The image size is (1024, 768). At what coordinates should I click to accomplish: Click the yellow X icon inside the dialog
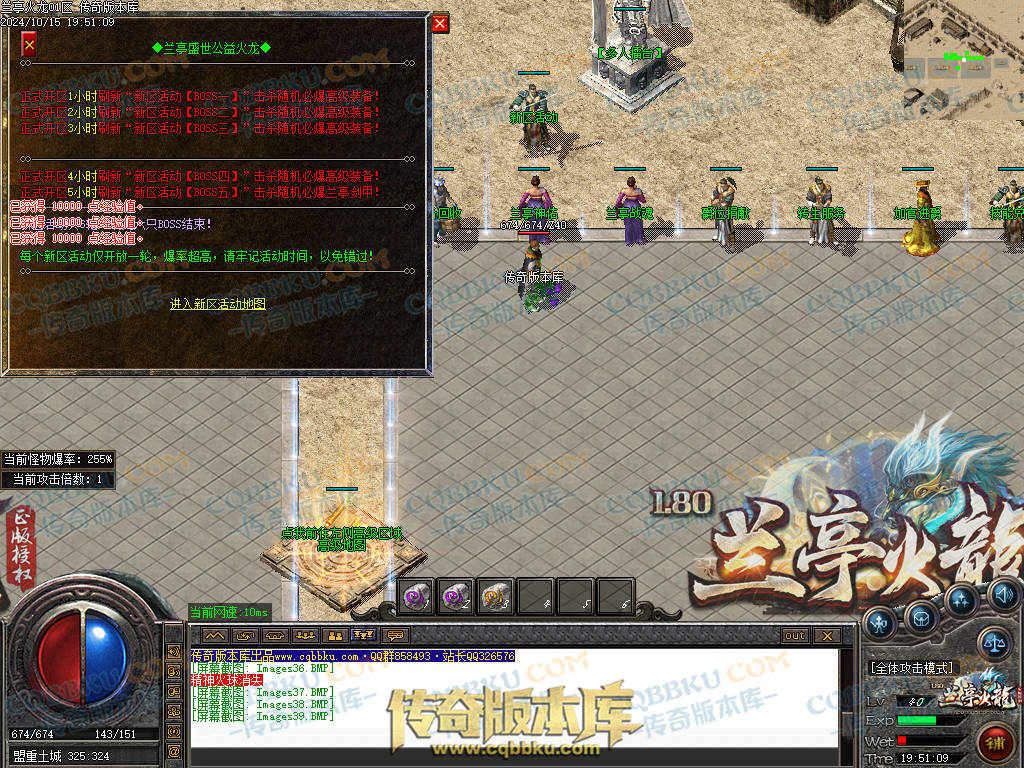[29, 45]
